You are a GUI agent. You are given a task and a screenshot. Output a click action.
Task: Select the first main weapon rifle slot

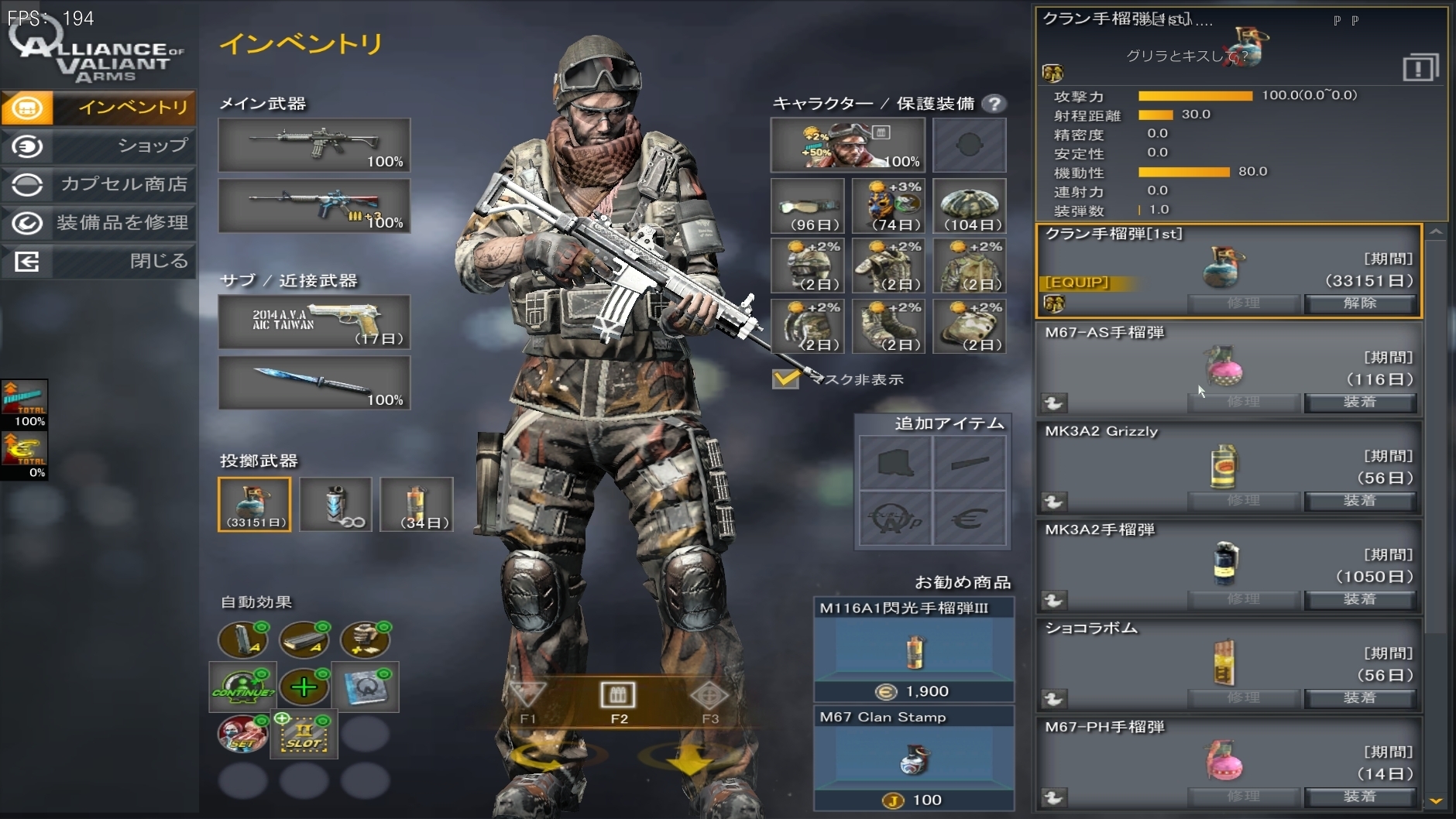point(314,145)
